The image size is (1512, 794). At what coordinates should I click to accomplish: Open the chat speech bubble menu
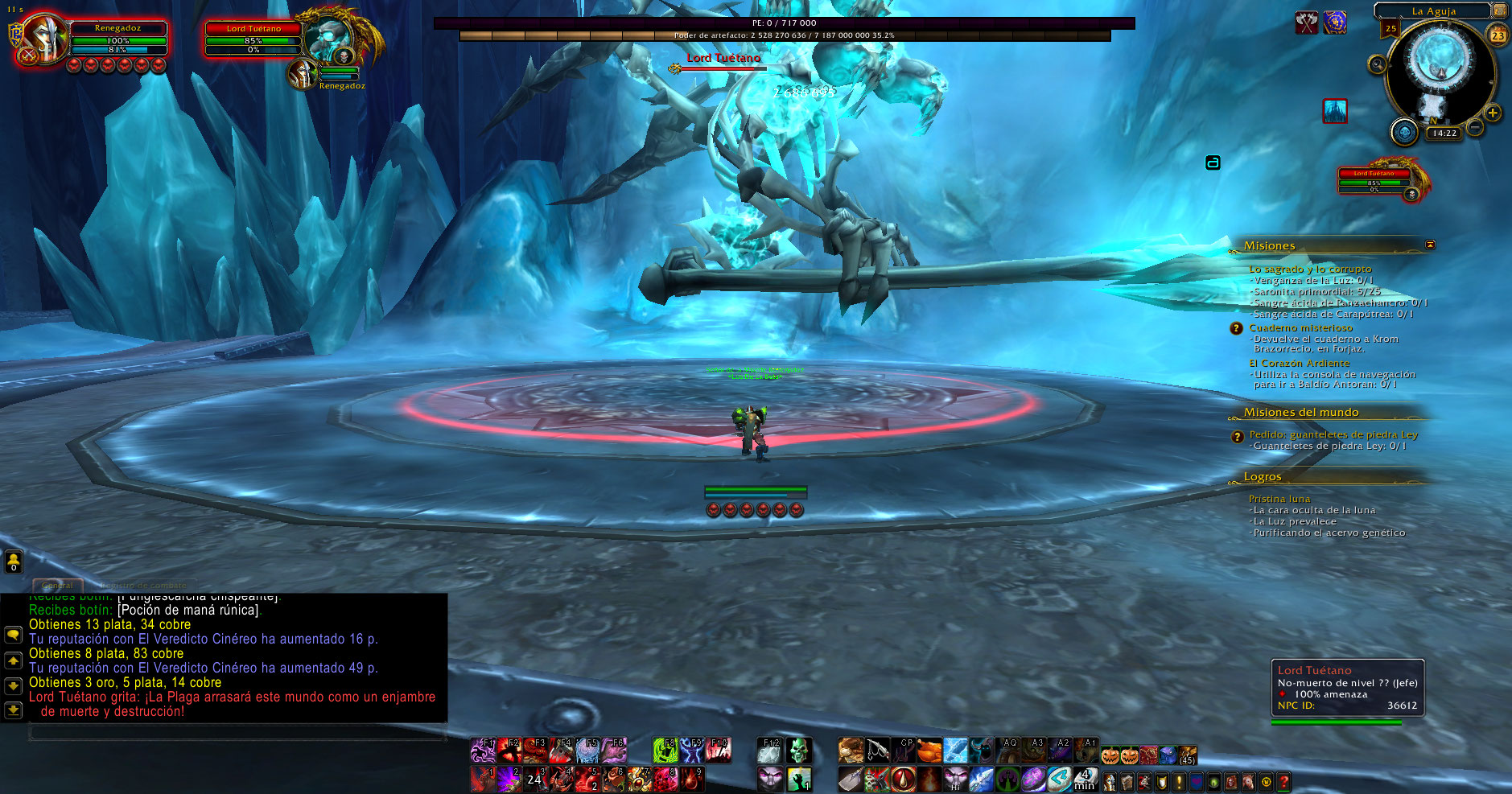click(13, 635)
